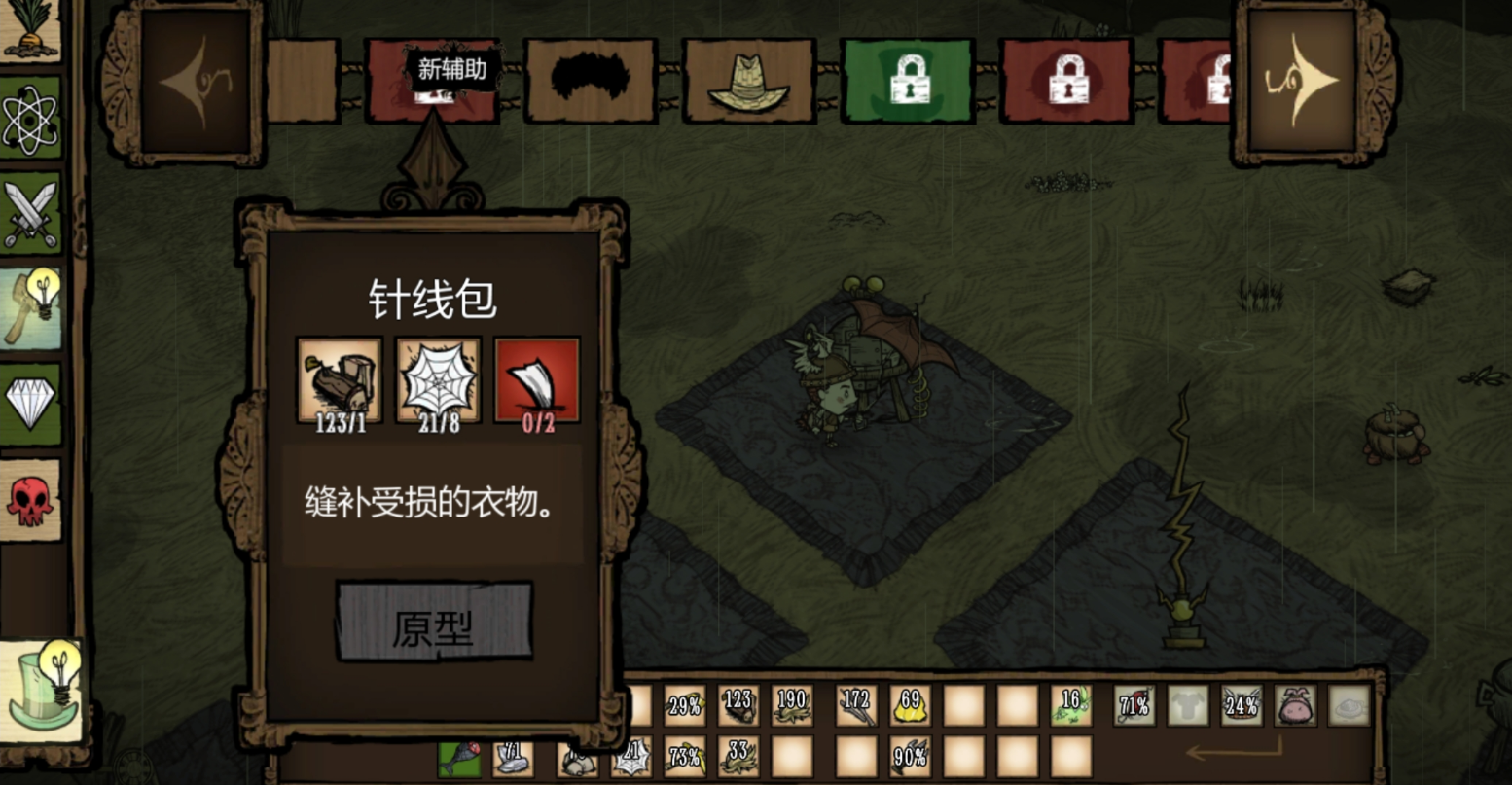Select the gold nugget stack of 69
Image resolution: width=1512 pixels, height=785 pixels.
911,706
